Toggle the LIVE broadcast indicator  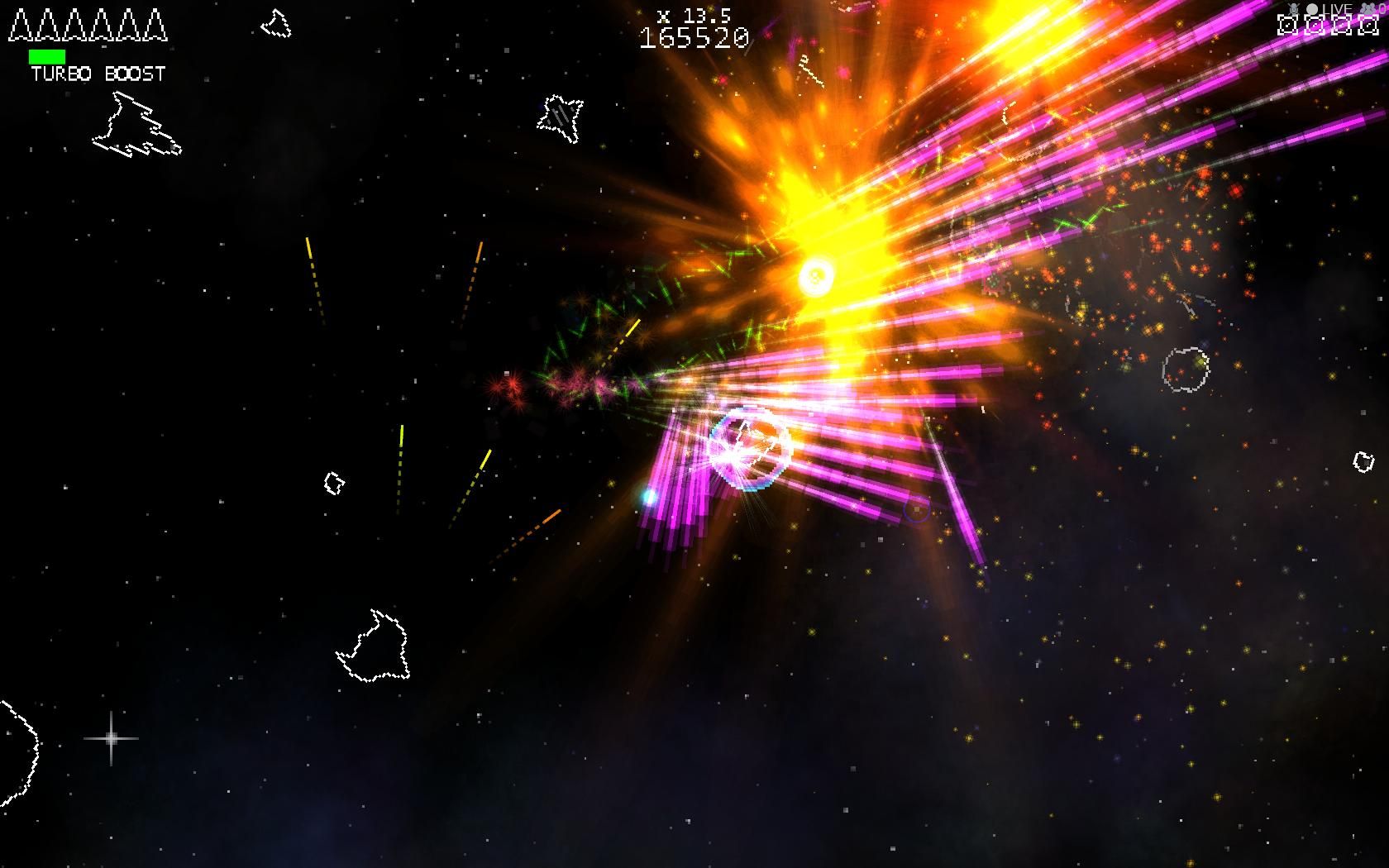1338,7
